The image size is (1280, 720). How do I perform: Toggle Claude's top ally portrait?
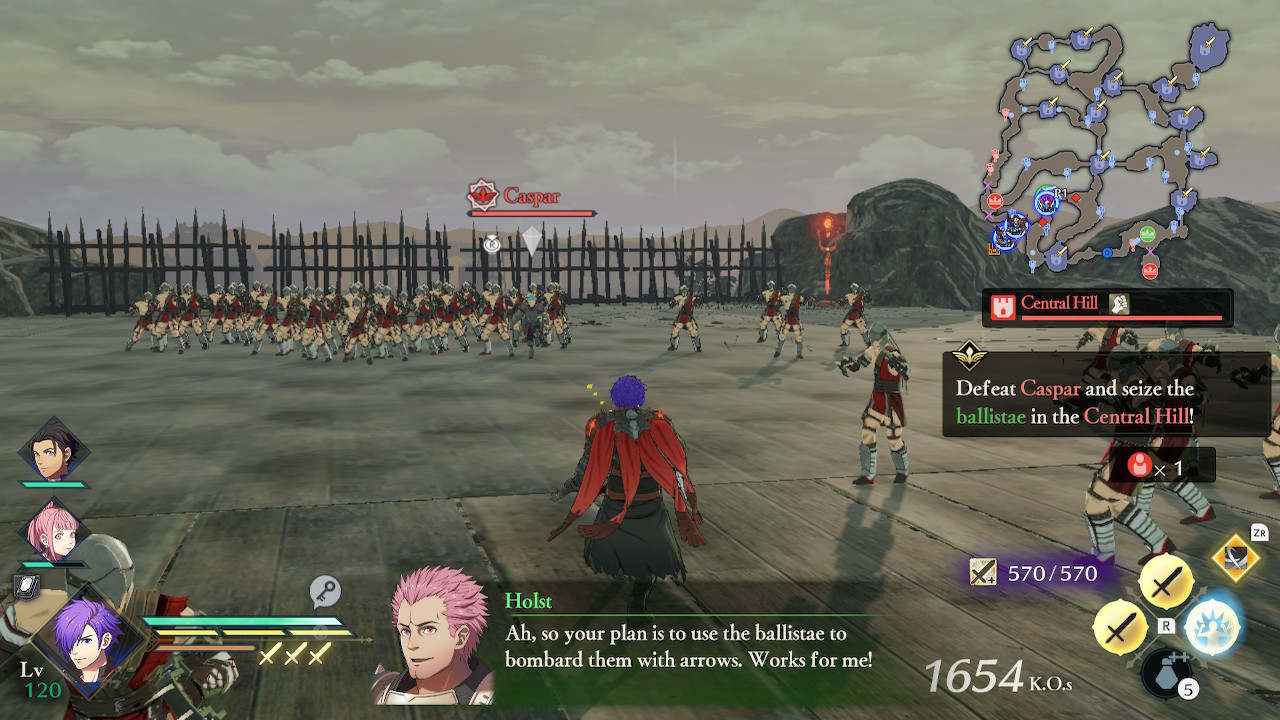[x=52, y=454]
